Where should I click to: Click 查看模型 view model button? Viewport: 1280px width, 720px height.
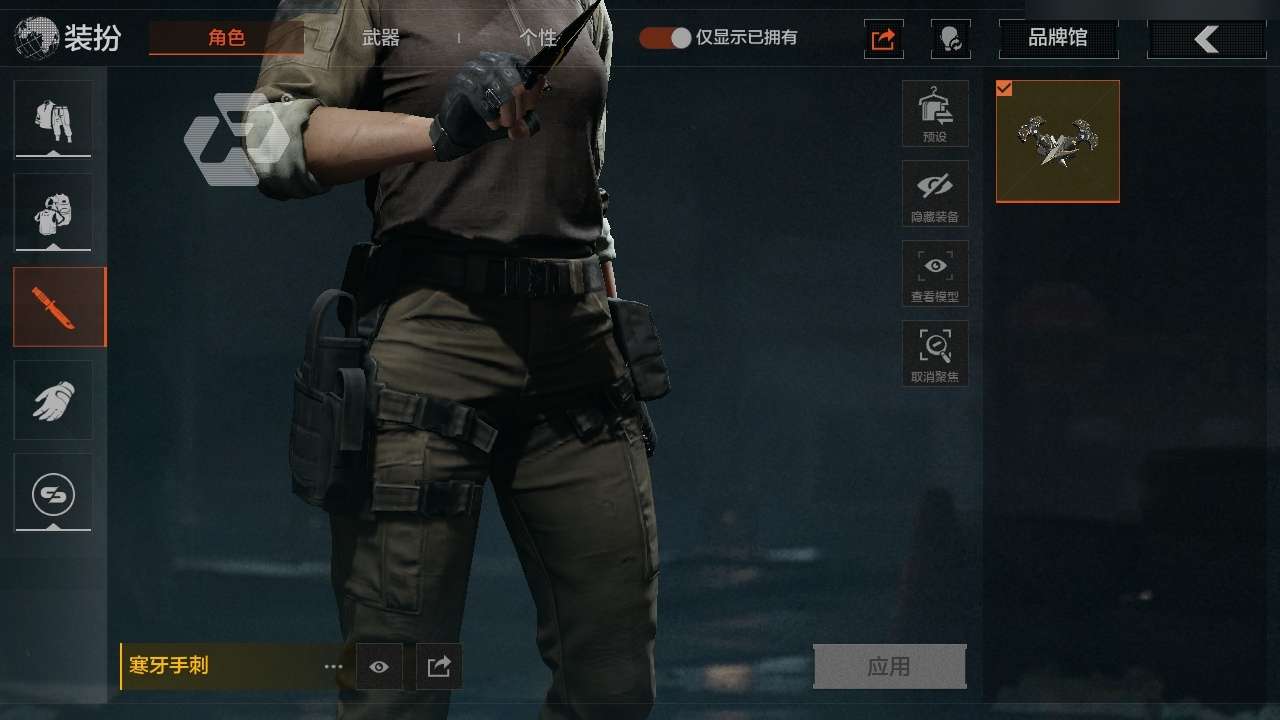[935, 273]
